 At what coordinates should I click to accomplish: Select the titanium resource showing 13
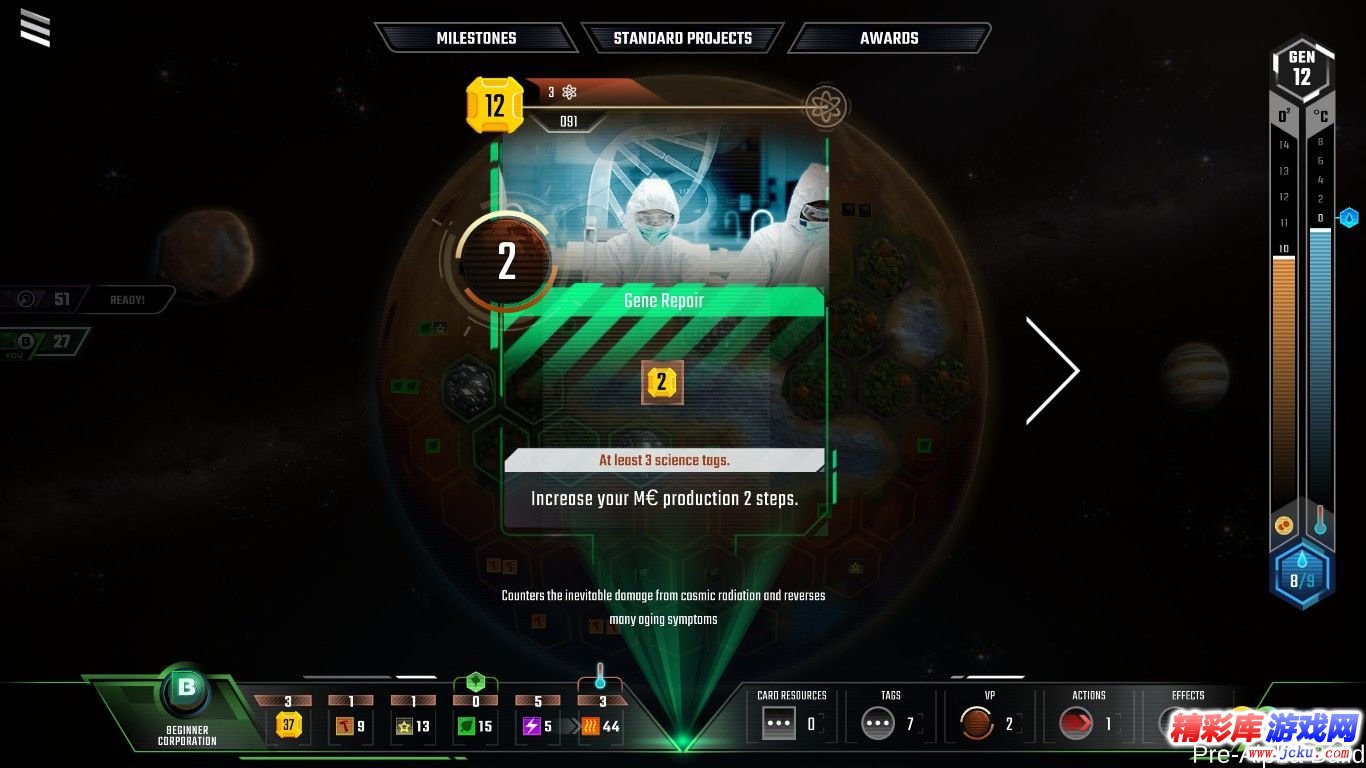coord(413,725)
